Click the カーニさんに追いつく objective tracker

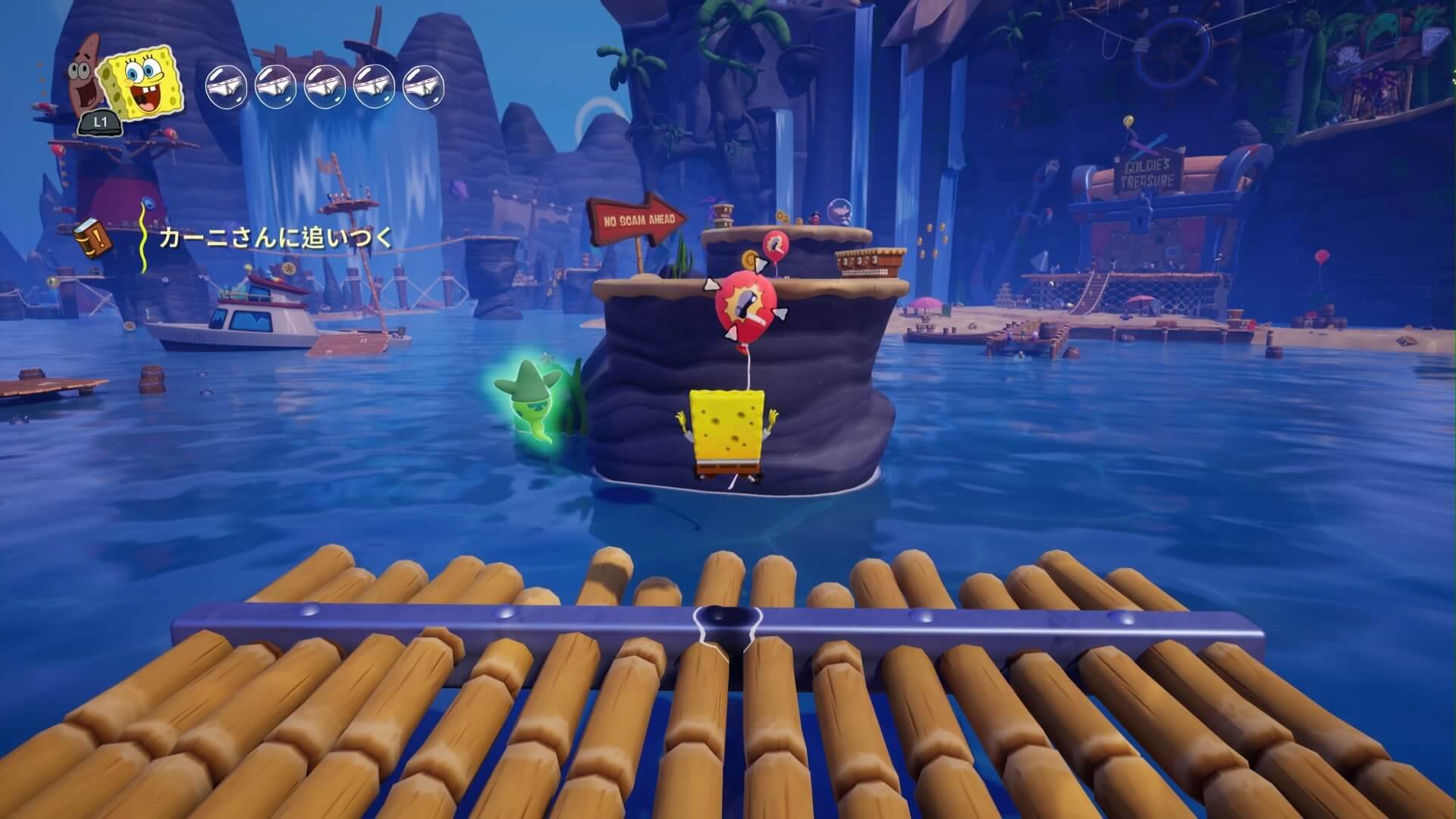pyautogui.click(x=276, y=239)
